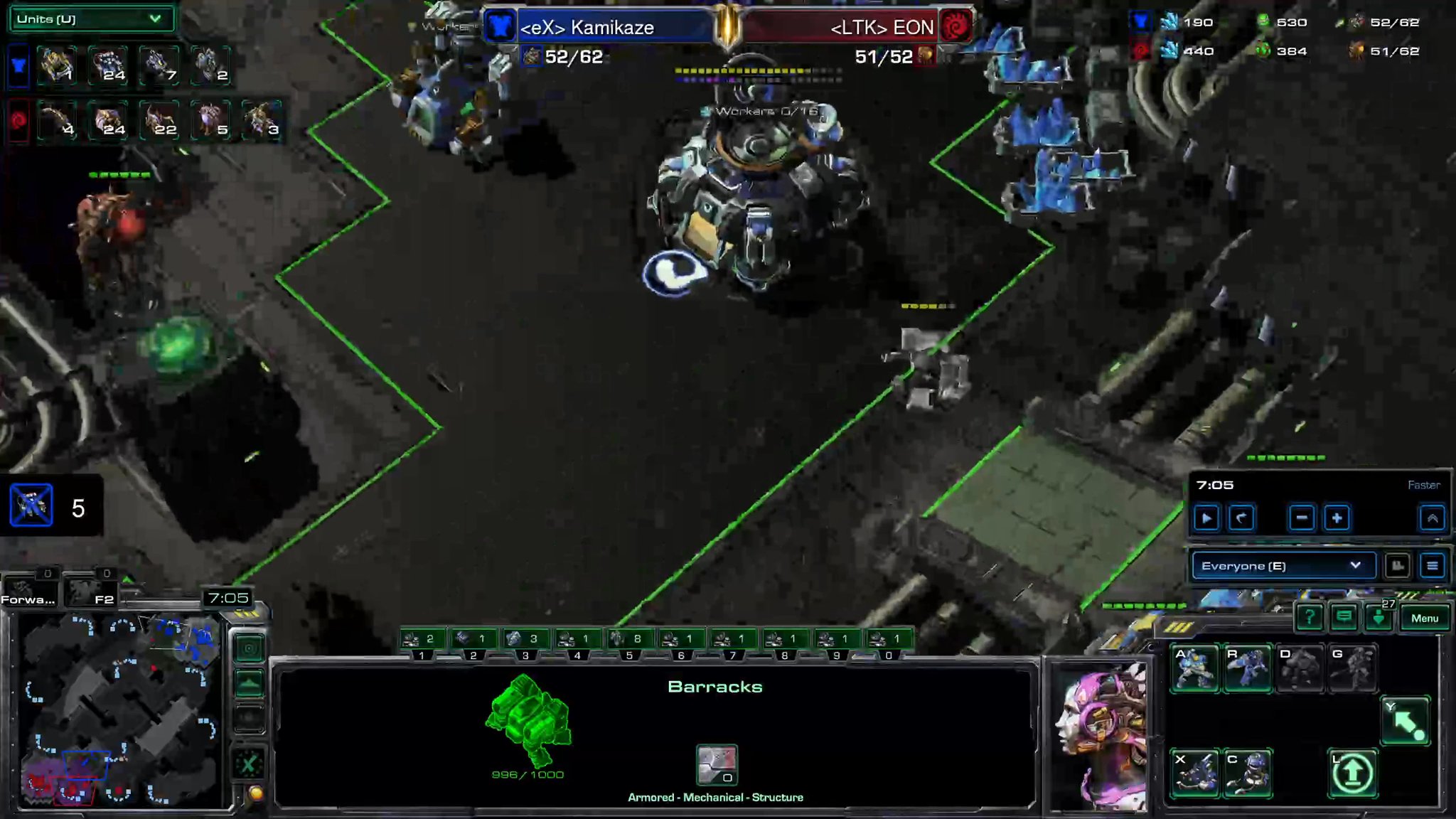Toggle replay playback with the play button

(1207, 518)
